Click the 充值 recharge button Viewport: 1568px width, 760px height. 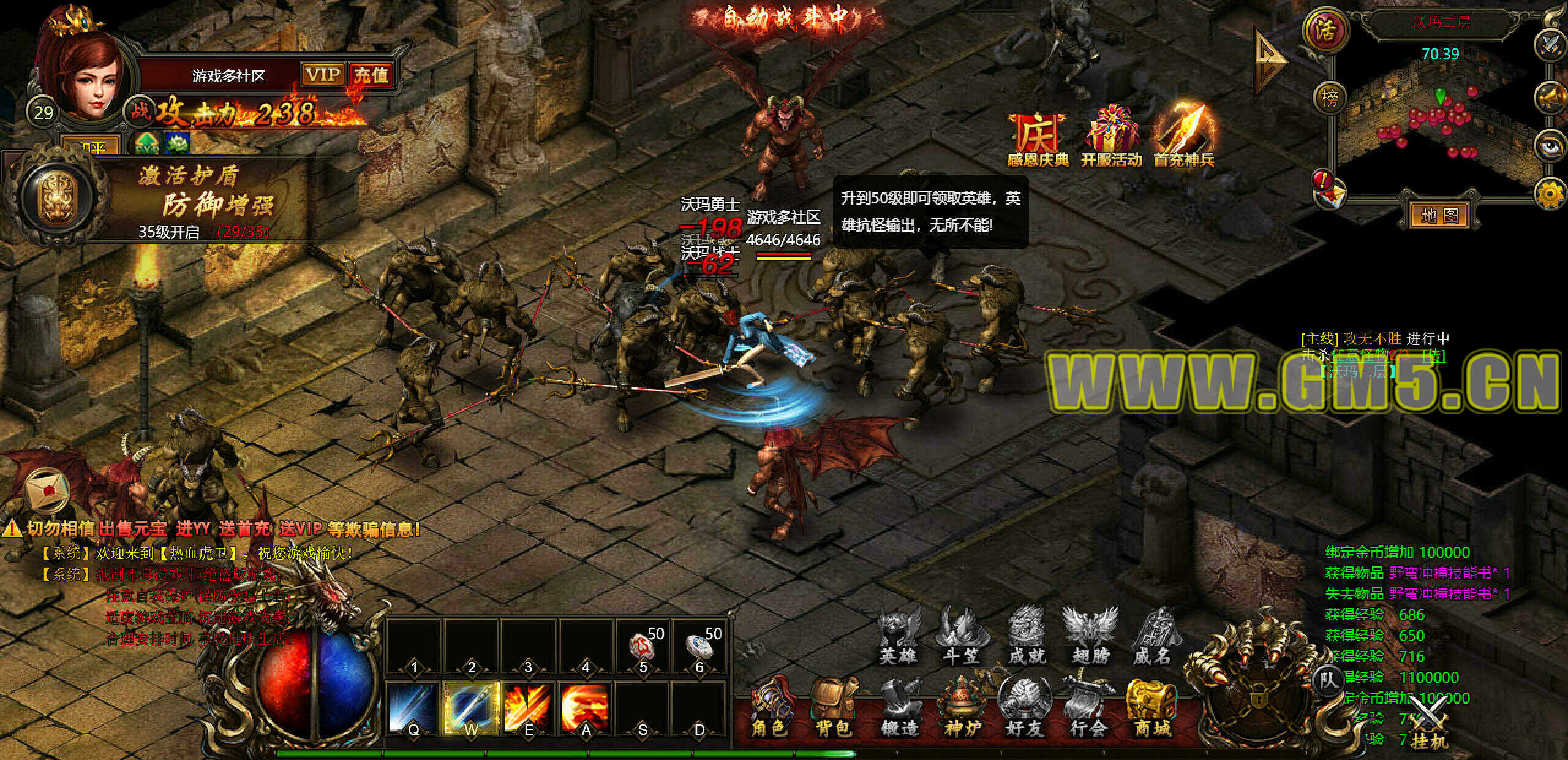pyautogui.click(x=371, y=75)
